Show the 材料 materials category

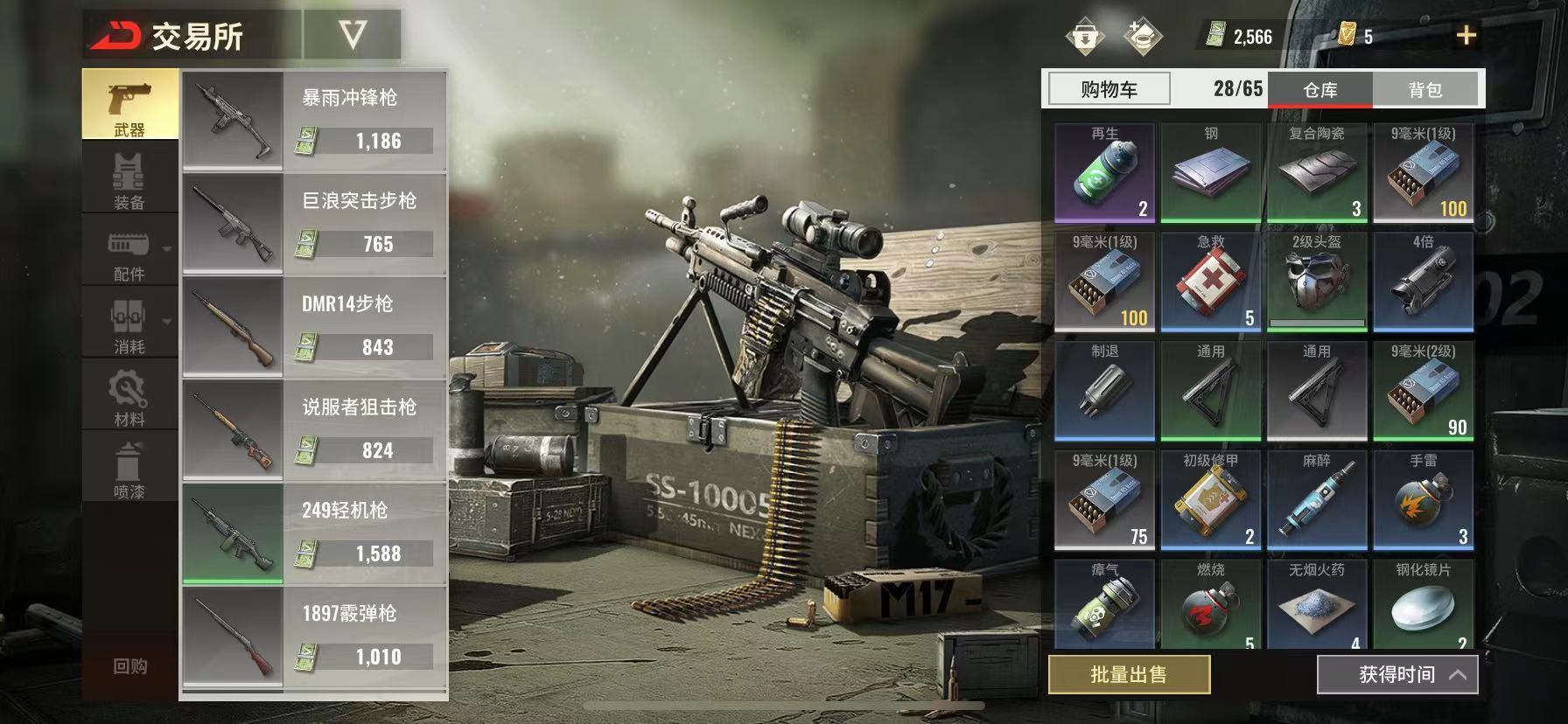[129, 398]
